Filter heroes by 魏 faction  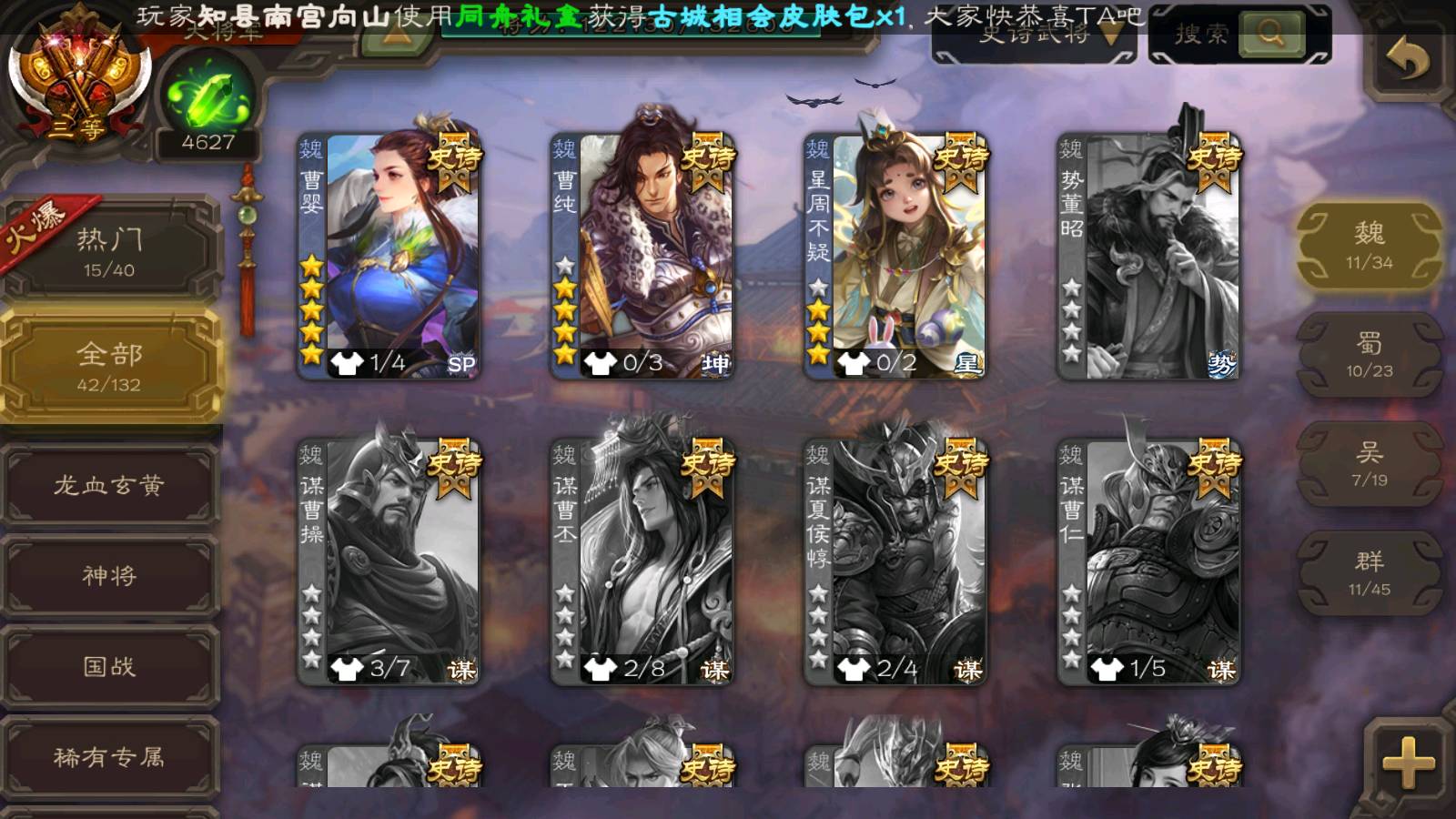pyautogui.click(x=1369, y=246)
